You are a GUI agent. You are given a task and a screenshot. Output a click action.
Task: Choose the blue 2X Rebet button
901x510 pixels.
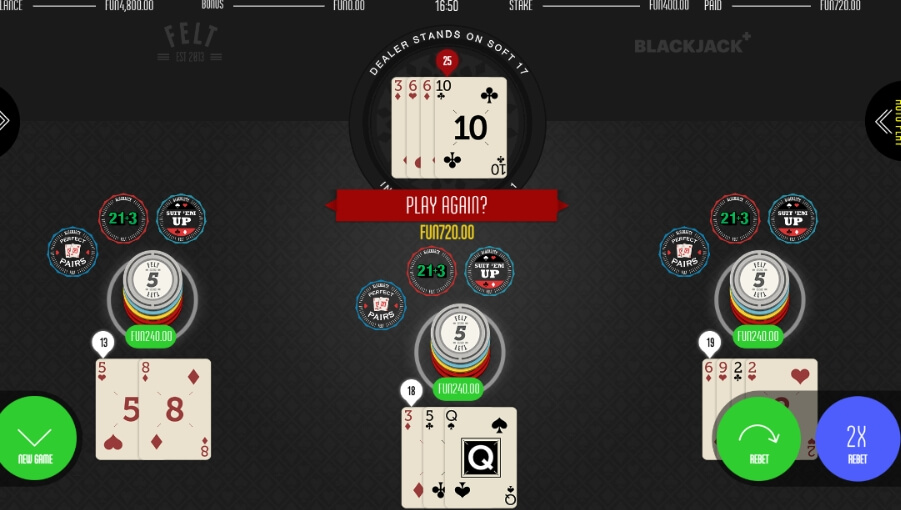click(857, 439)
